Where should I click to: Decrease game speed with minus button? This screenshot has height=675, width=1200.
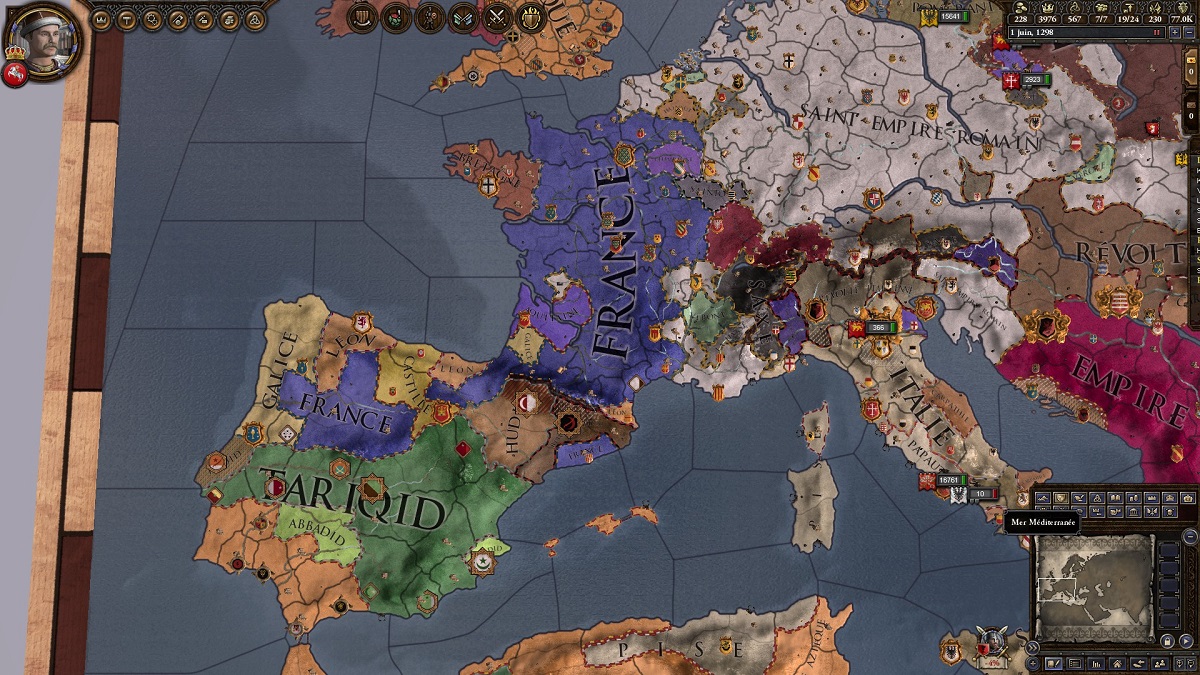(x=1189, y=32)
